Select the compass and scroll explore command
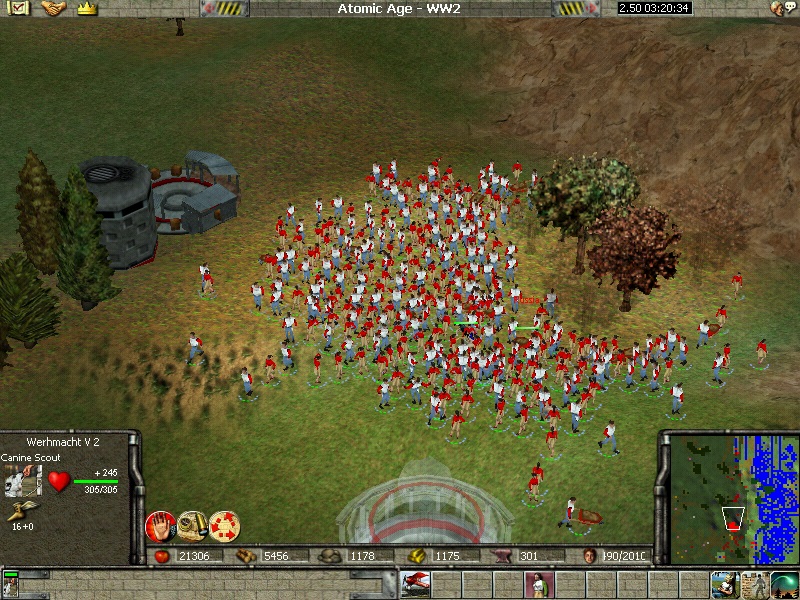Viewport: 800px width, 600px height. click(x=192, y=526)
